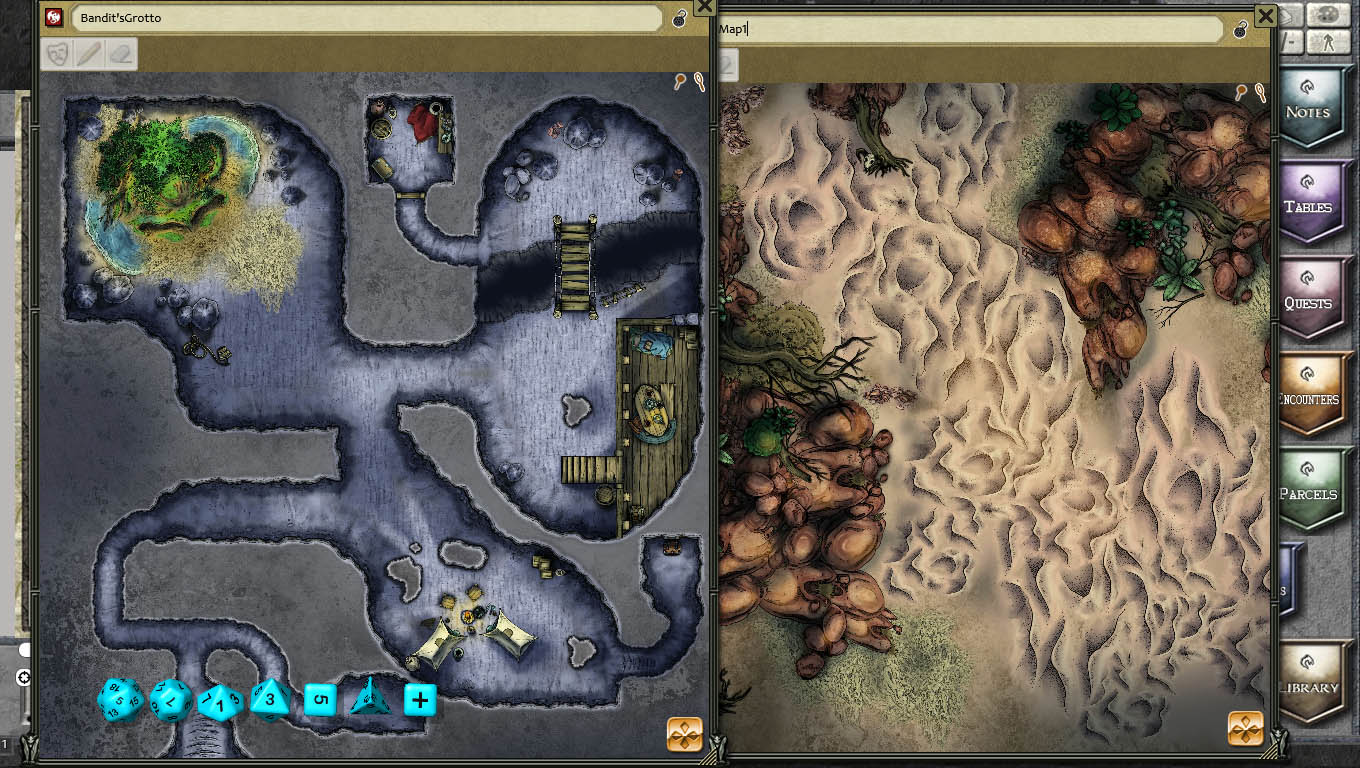This screenshot has height=768, width=1360.
Task: Click the cyan die showing 5
Action: point(320,701)
